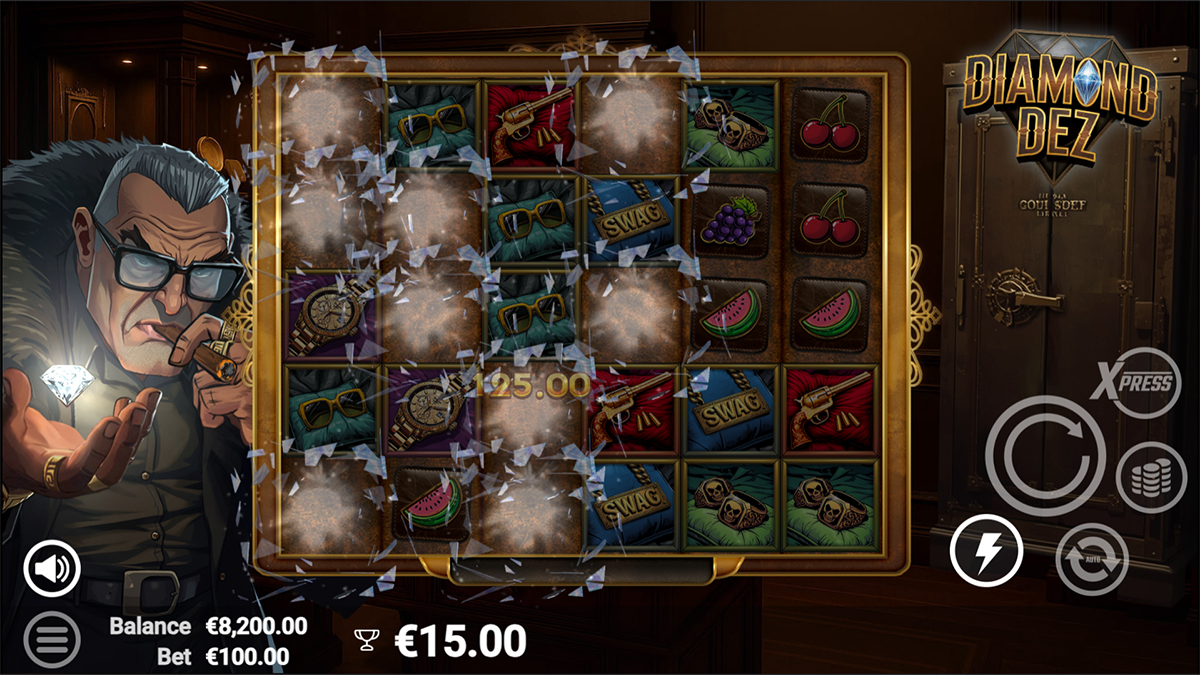Open the autoplay settings

point(1092,559)
